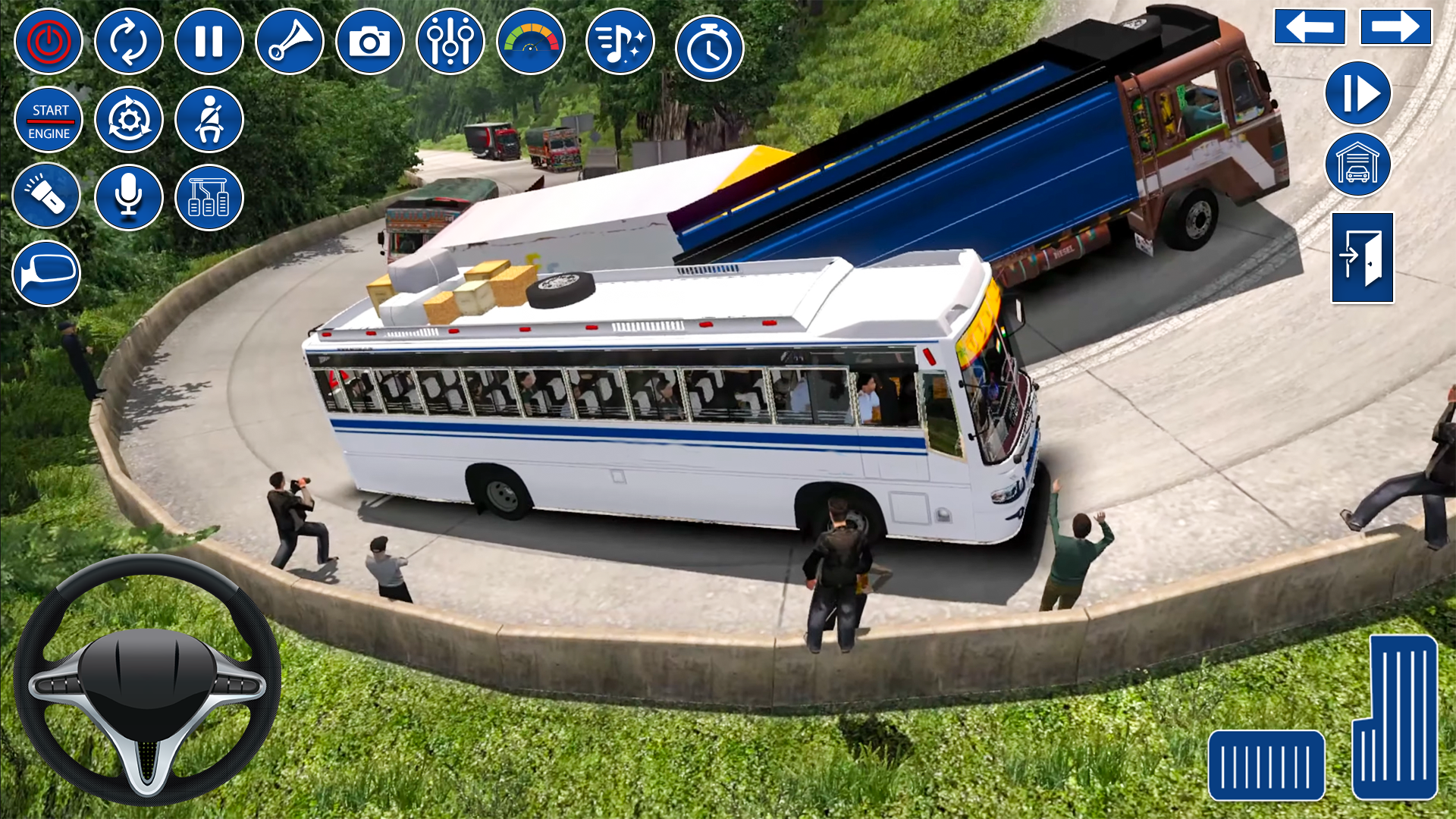1456x819 pixels.
Task: Restart the current level
Action: [x=129, y=42]
